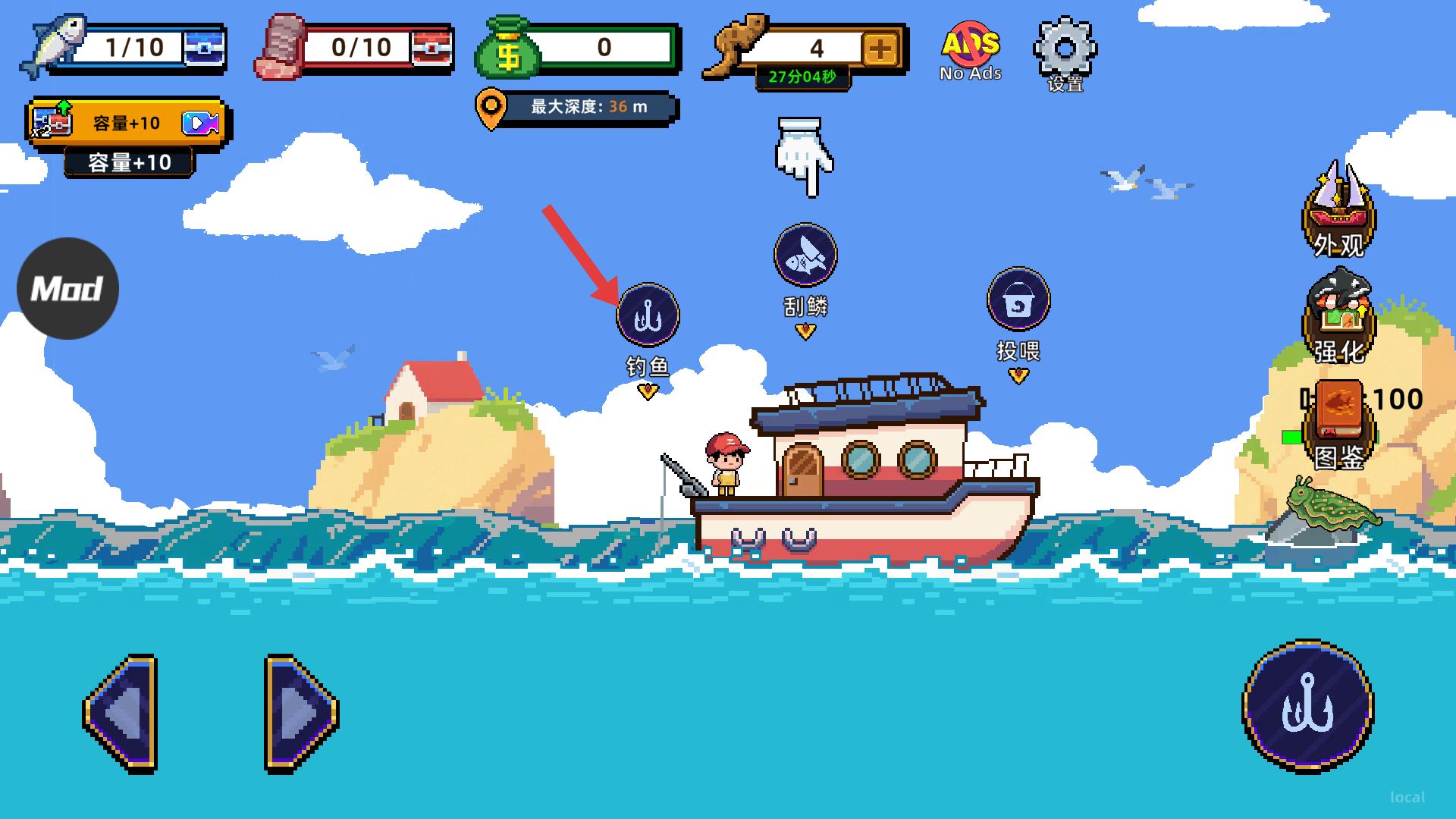This screenshot has height=819, width=1456.
Task: Choose the 刮鳞 fish scaling bubble
Action: pos(805,256)
